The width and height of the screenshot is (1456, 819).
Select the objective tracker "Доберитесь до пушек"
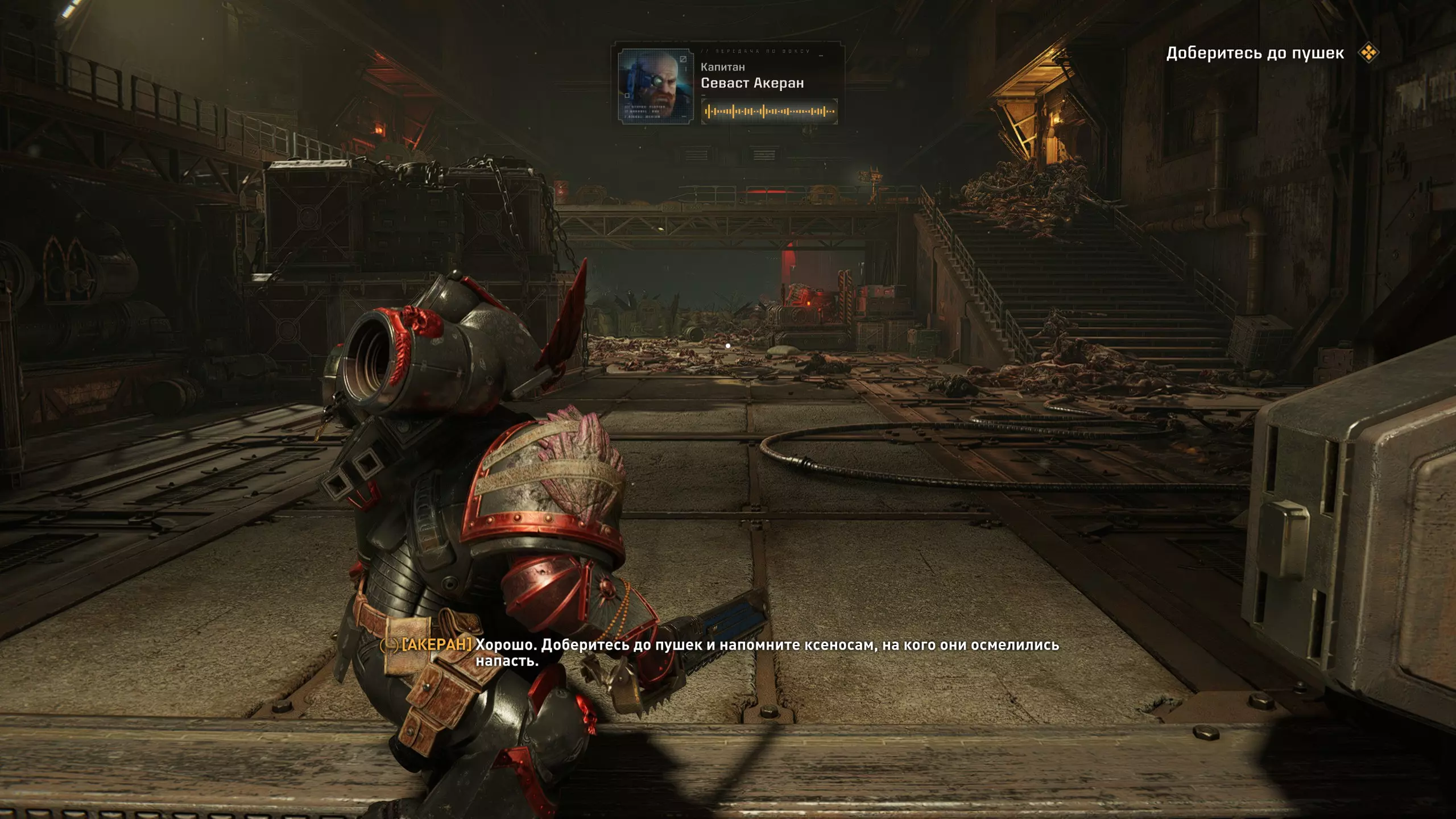pos(1255,53)
